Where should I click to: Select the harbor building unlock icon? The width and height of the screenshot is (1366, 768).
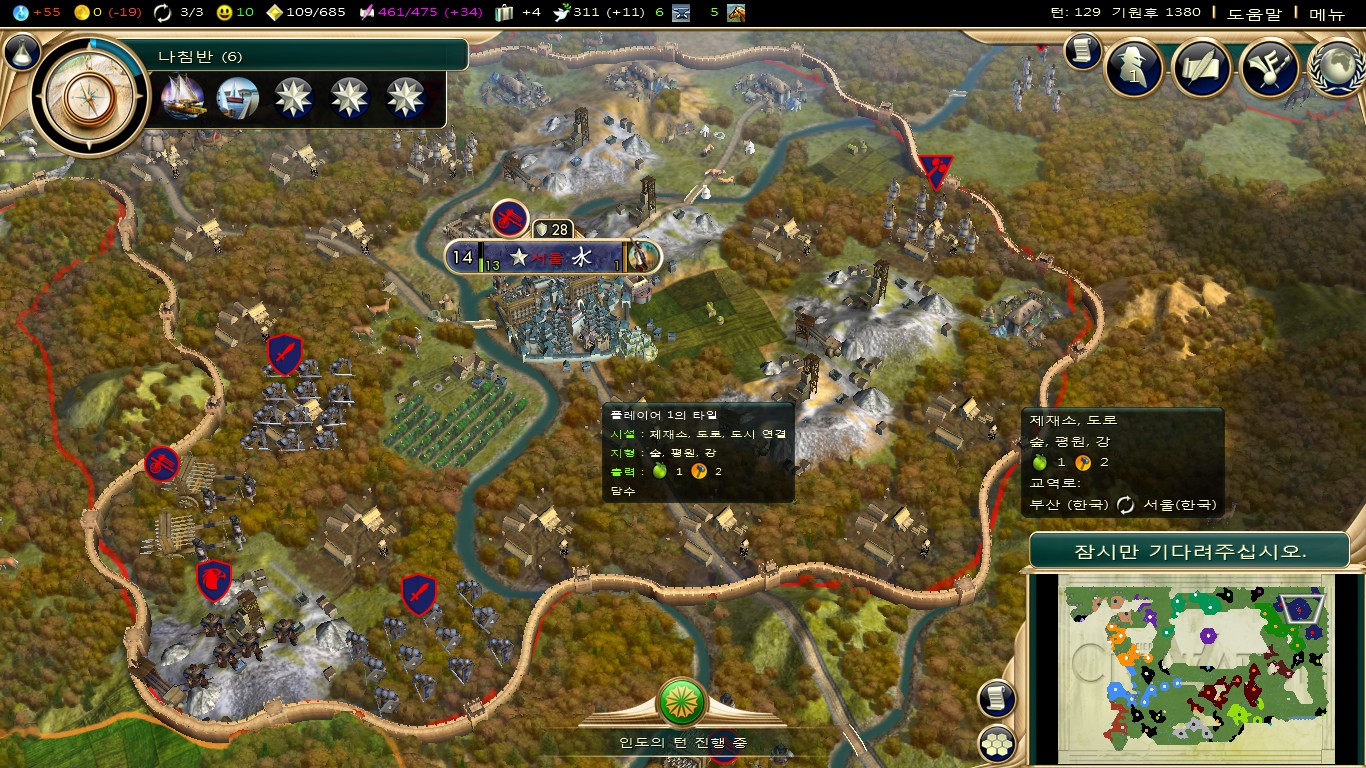(238, 97)
